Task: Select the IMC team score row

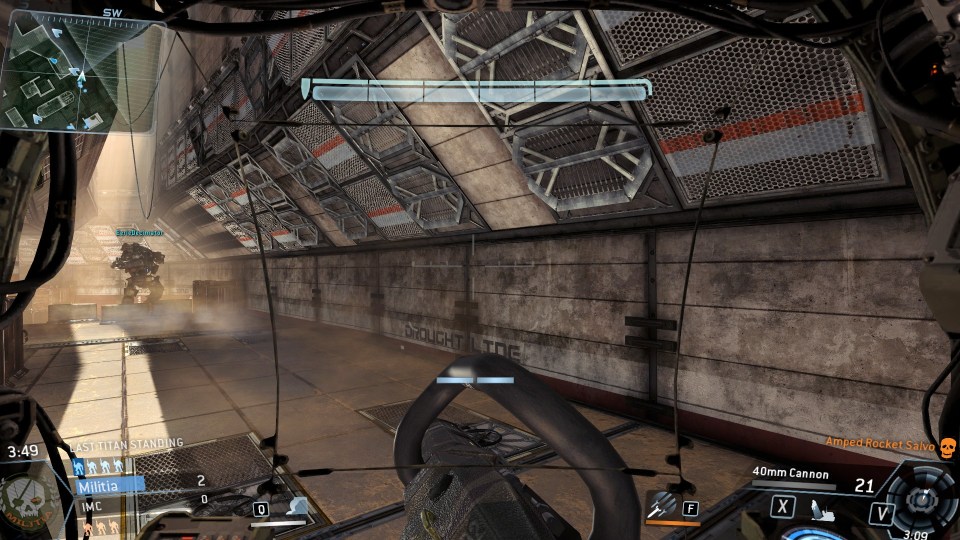Action: click(x=110, y=501)
